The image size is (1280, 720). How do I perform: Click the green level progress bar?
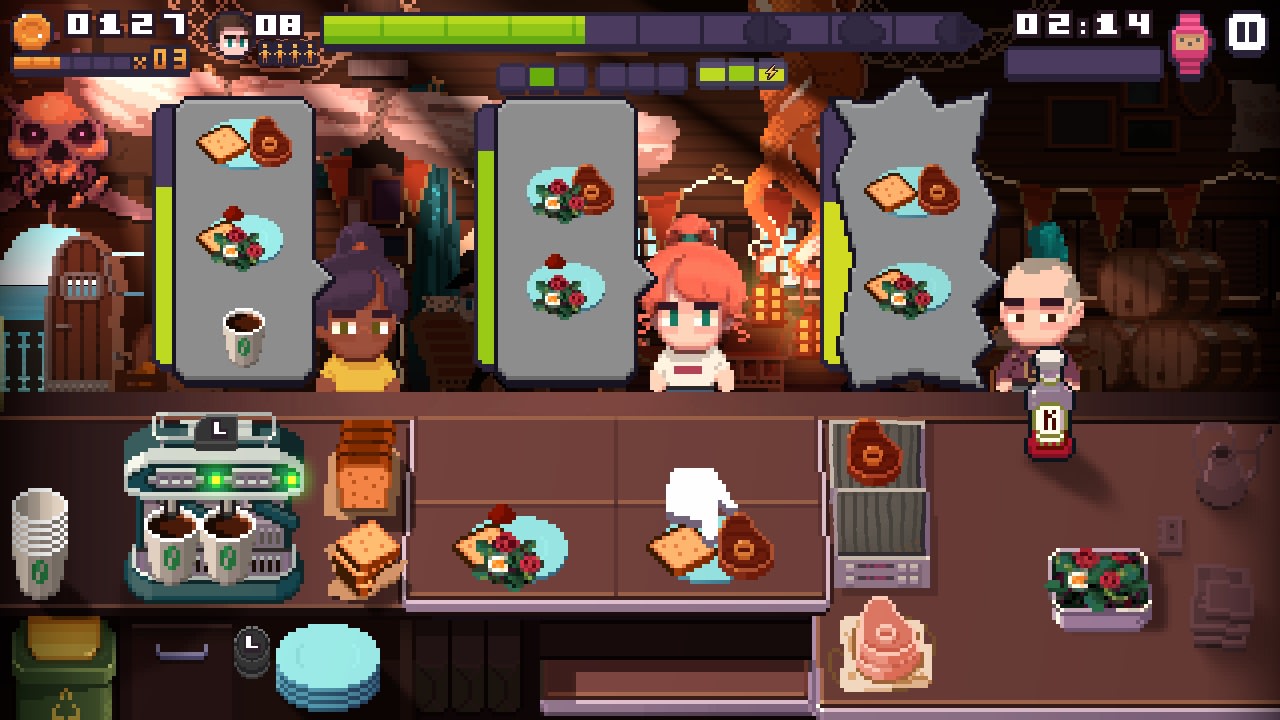pyautogui.click(x=450, y=28)
